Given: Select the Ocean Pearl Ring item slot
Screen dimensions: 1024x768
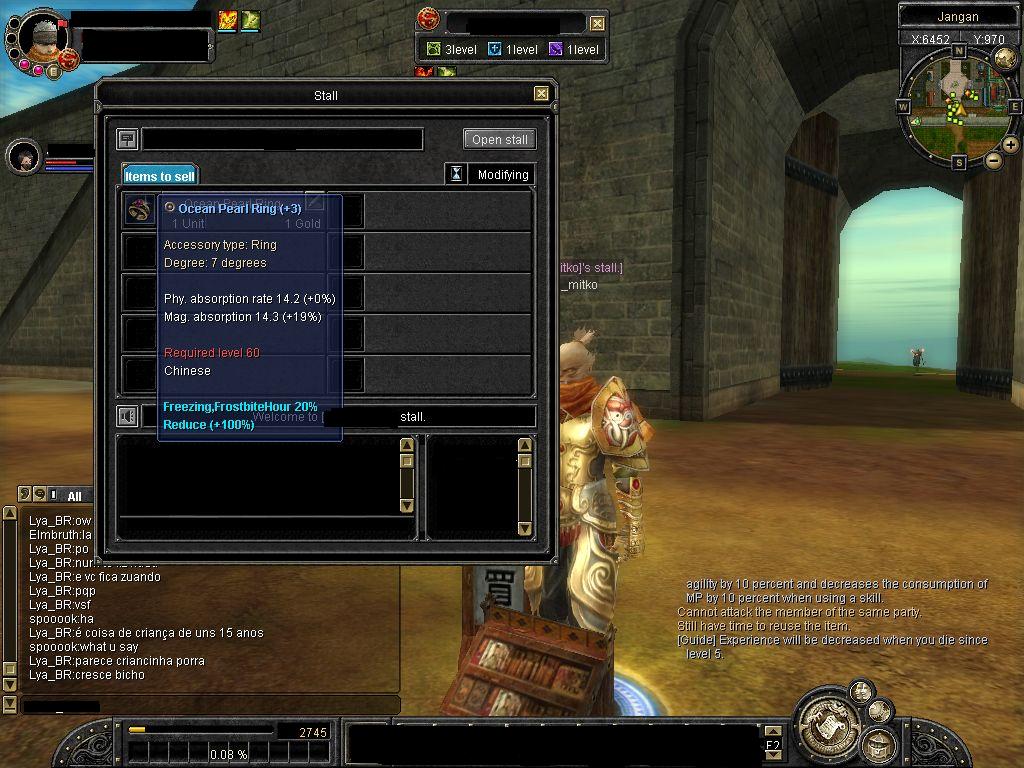Looking at the screenshot, I should pyautogui.click(x=138, y=210).
